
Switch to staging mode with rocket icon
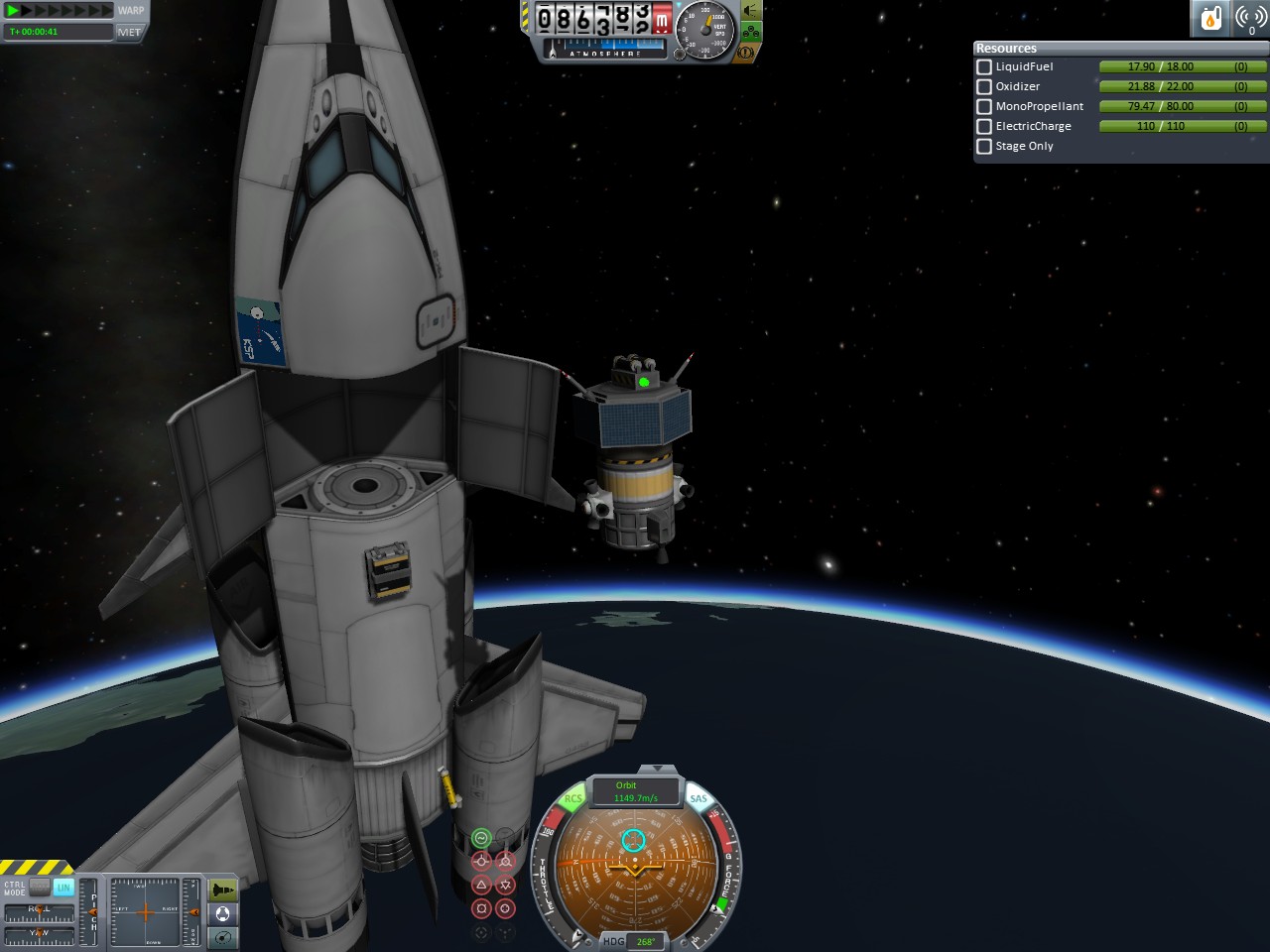pyautogui.click(x=223, y=890)
